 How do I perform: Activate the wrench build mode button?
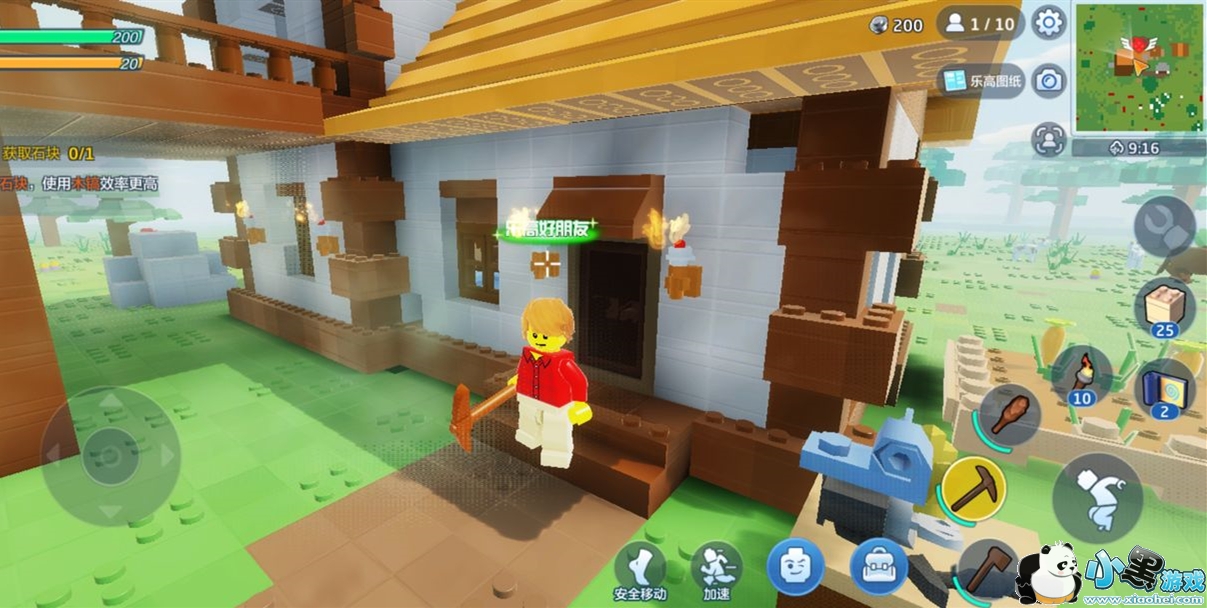(1164, 227)
